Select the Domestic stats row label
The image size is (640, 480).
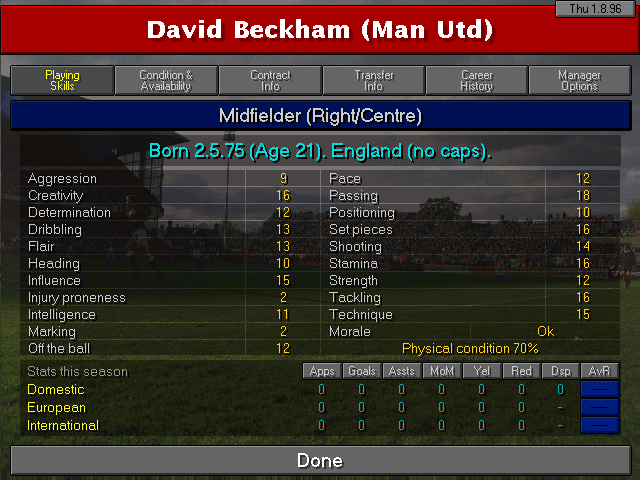(57, 389)
